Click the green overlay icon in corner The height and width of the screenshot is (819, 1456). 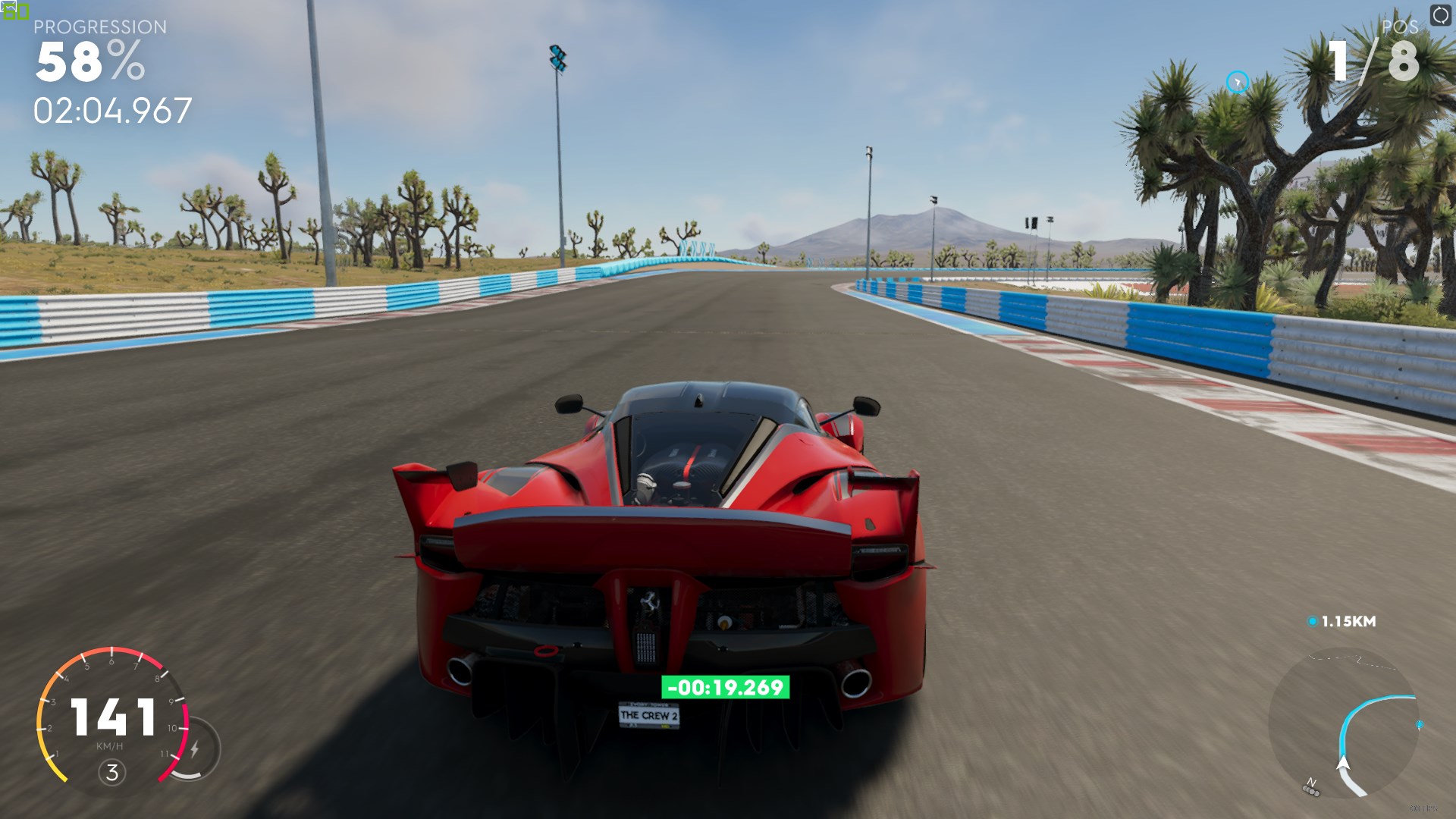pyautogui.click(x=15, y=11)
